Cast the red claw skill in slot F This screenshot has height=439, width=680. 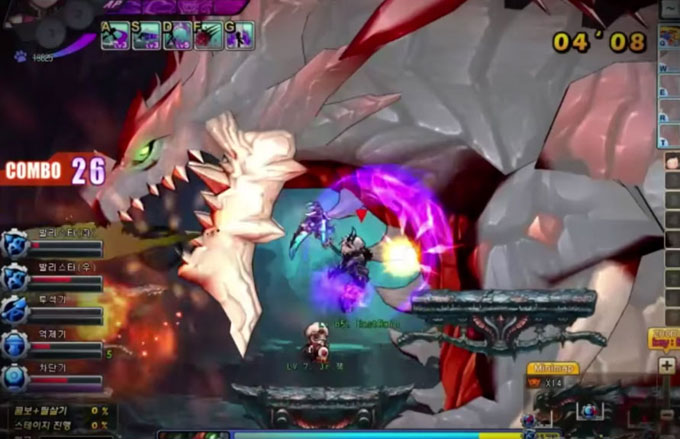208,36
